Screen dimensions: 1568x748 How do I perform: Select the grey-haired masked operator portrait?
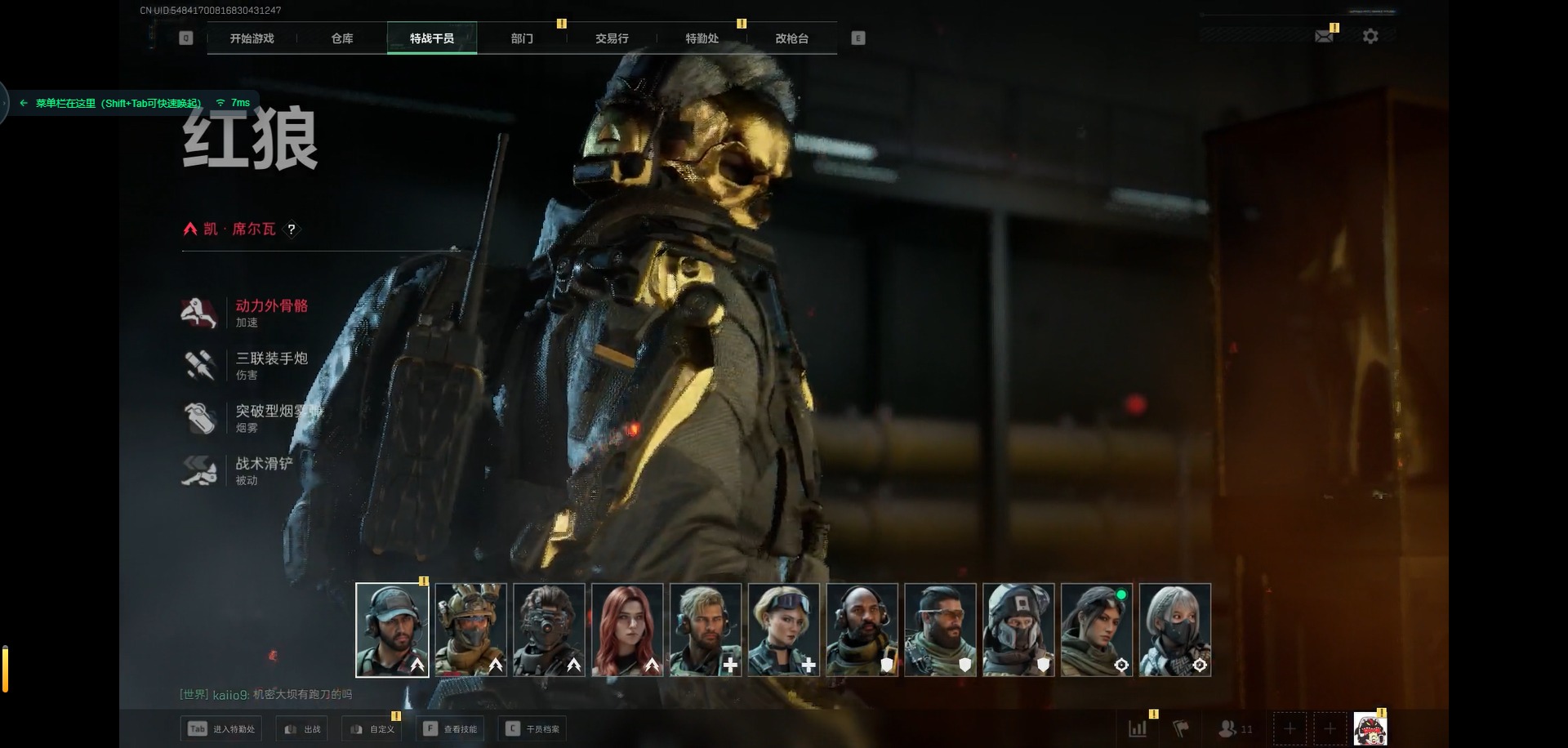(x=1174, y=630)
